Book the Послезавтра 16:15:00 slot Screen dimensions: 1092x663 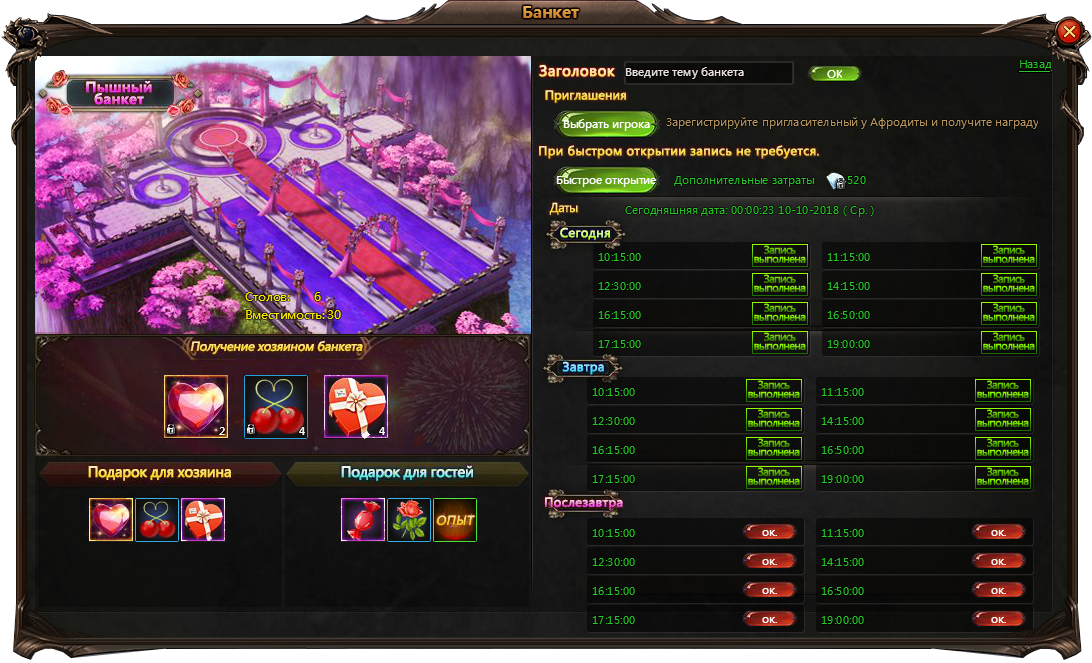coord(769,590)
